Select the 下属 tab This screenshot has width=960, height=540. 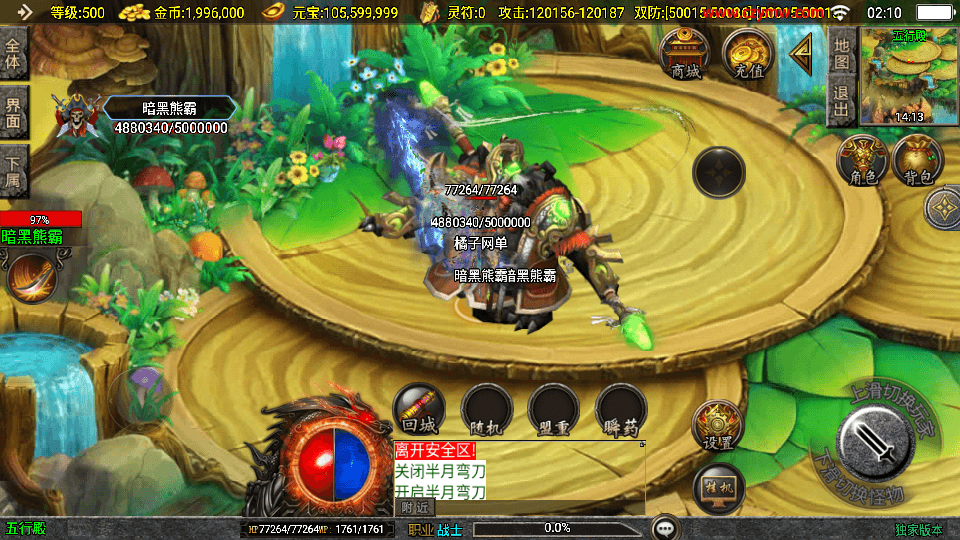pos(14,170)
